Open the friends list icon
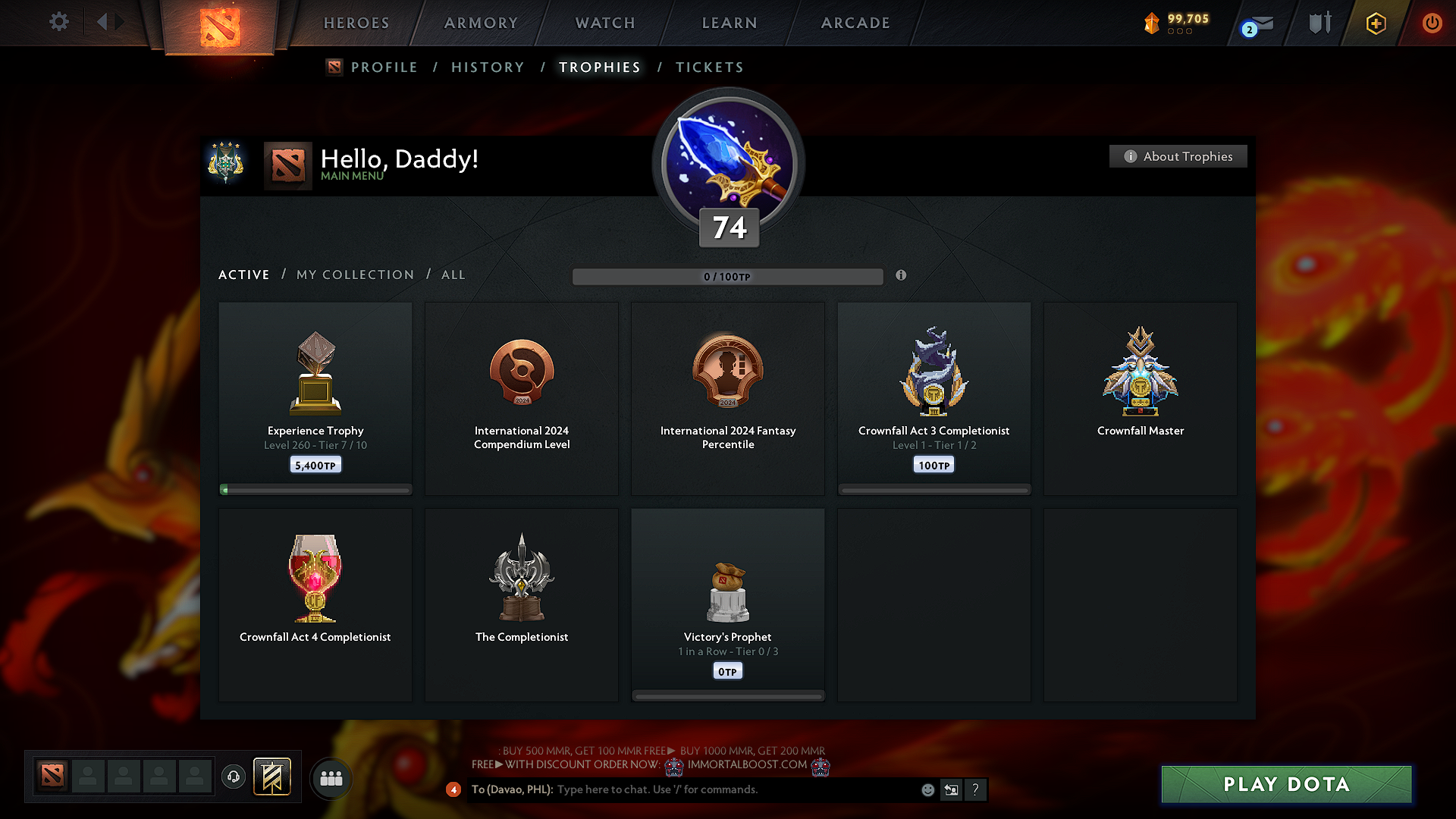The width and height of the screenshot is (1456, 819). point(331,777)
